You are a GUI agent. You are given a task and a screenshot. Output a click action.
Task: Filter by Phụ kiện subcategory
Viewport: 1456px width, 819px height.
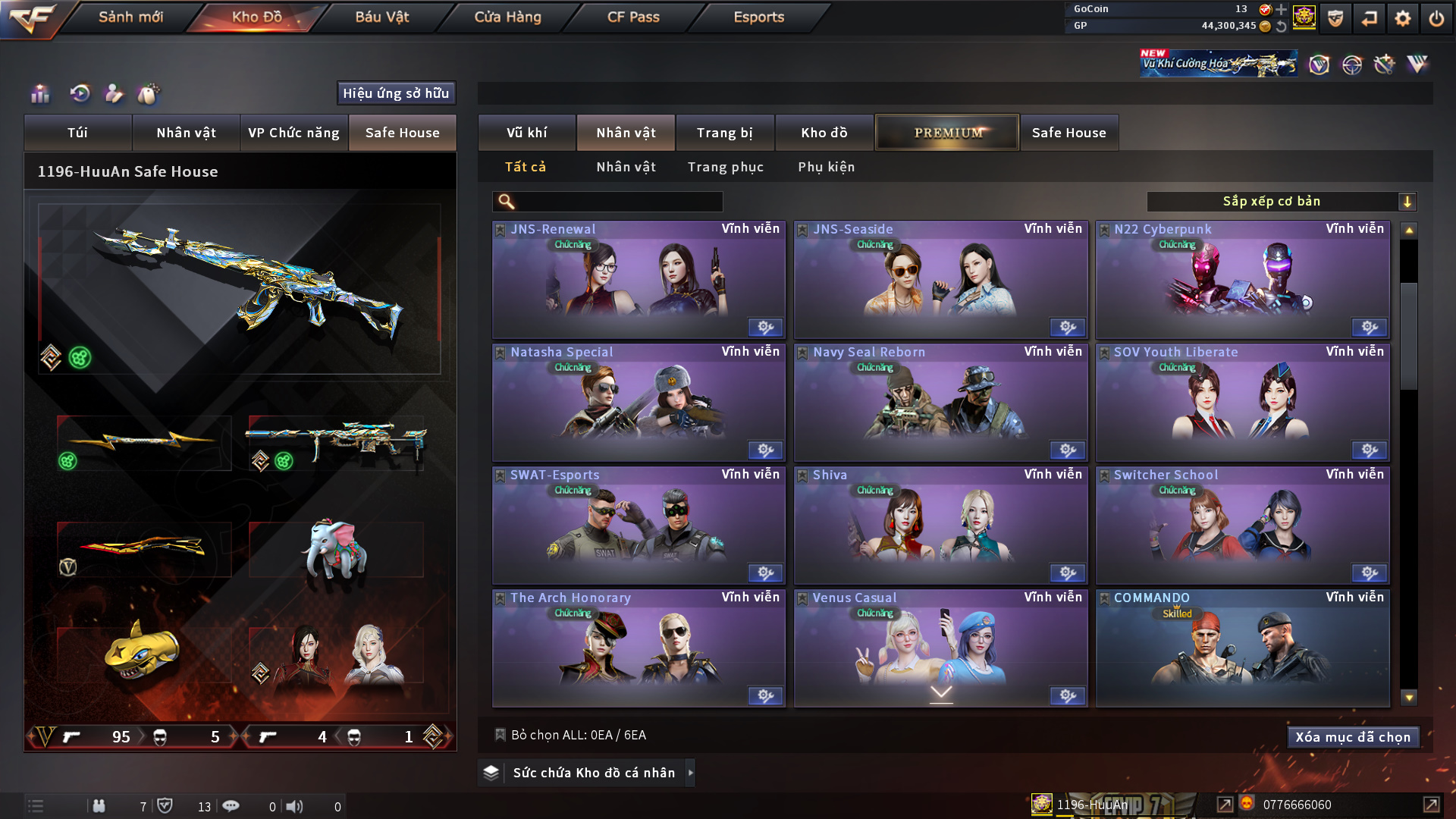(826, 167)
